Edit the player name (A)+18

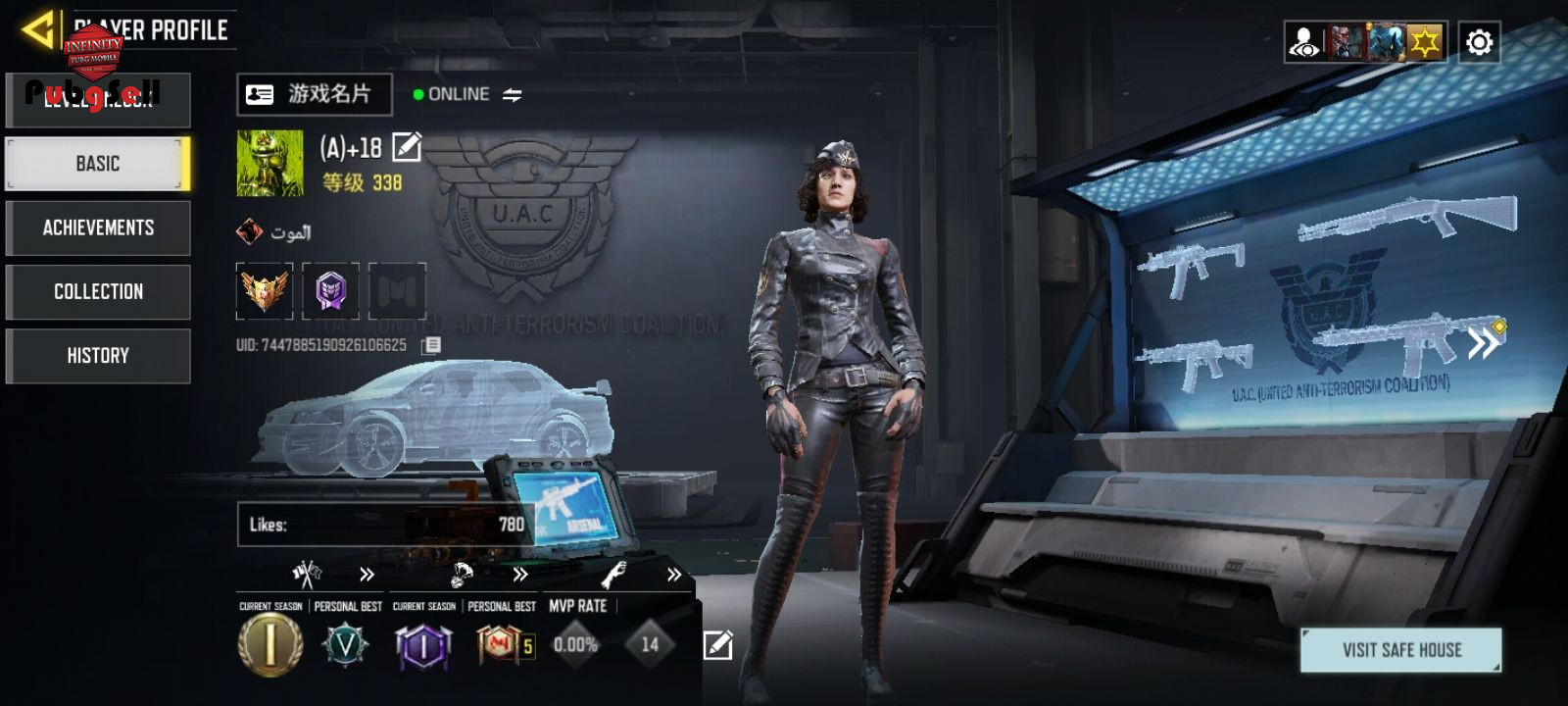407,147
